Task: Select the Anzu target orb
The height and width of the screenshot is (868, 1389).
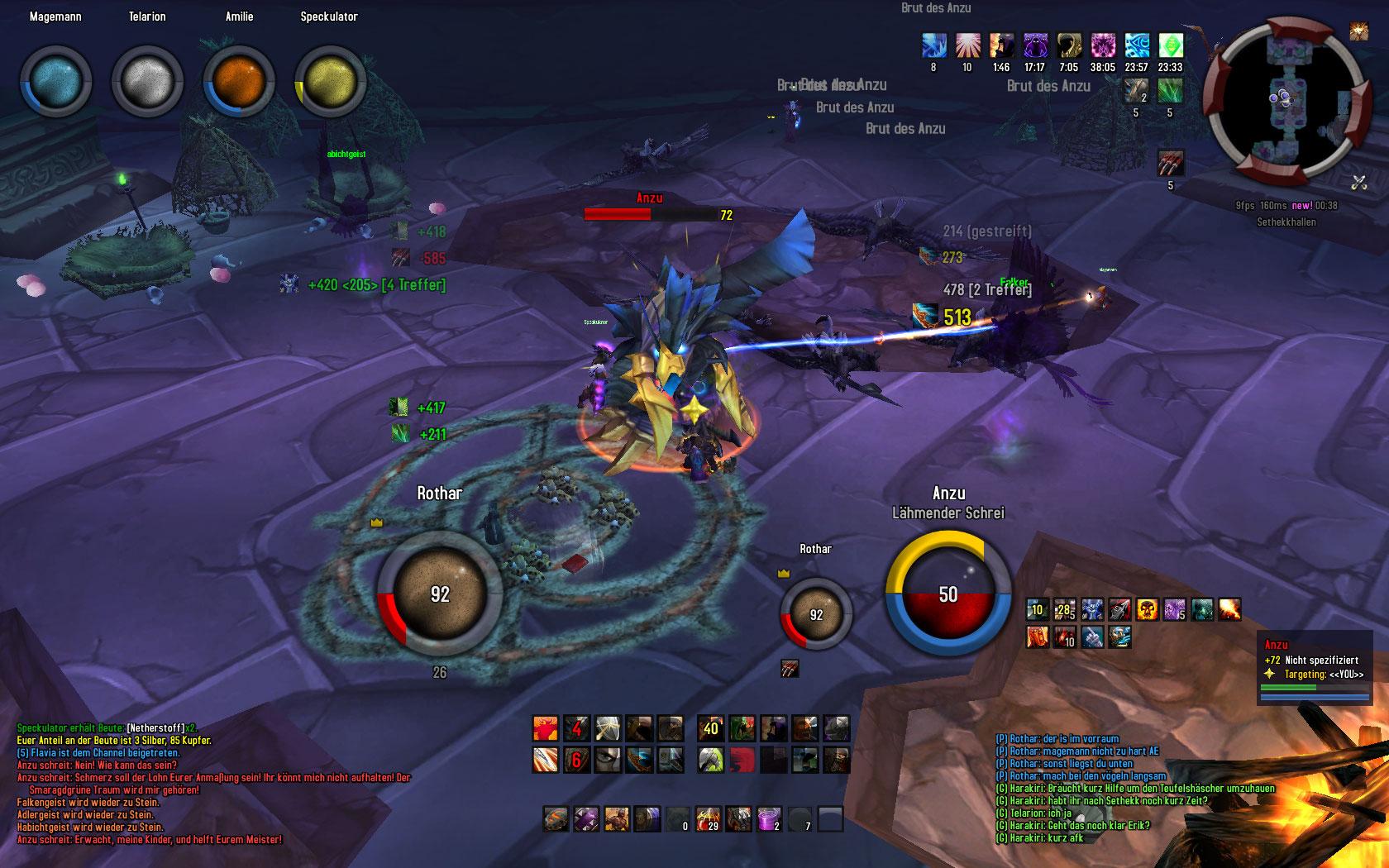Action: (948, 594)
